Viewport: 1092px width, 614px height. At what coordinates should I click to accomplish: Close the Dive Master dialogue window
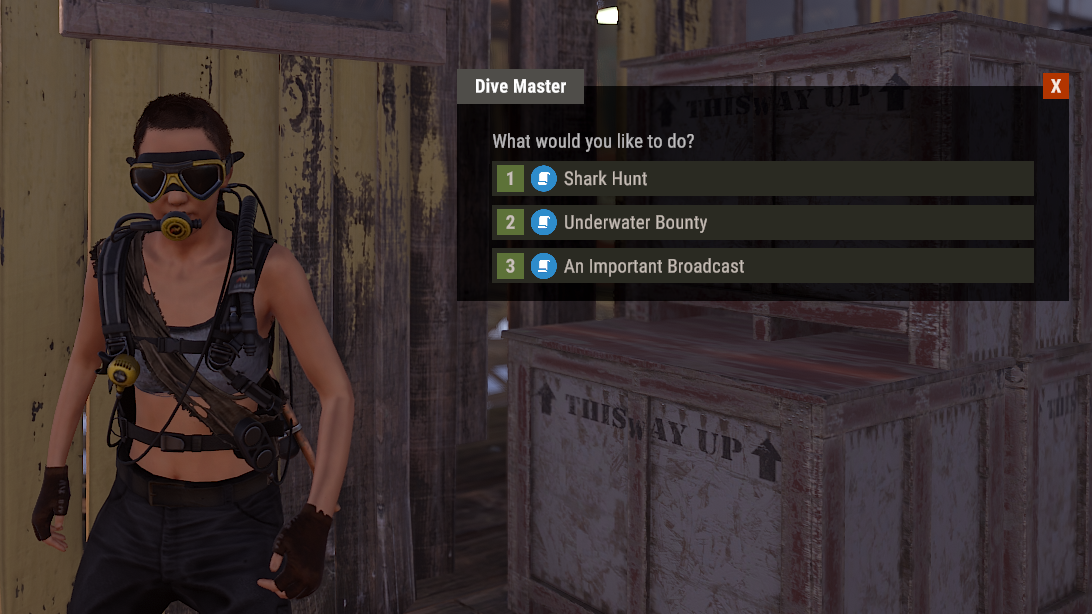pyautogui.click(x=1055, y=86)
